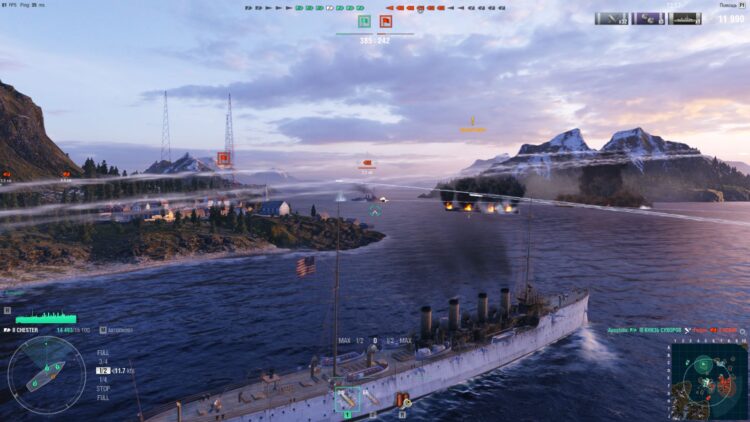Switch to the second shell type slot

(372, 399)
